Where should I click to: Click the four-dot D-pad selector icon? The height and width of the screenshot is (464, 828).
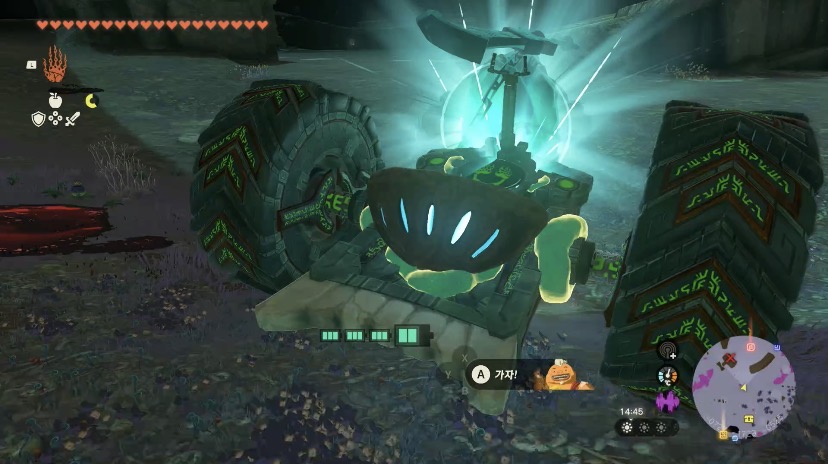(x=56, y=119)
